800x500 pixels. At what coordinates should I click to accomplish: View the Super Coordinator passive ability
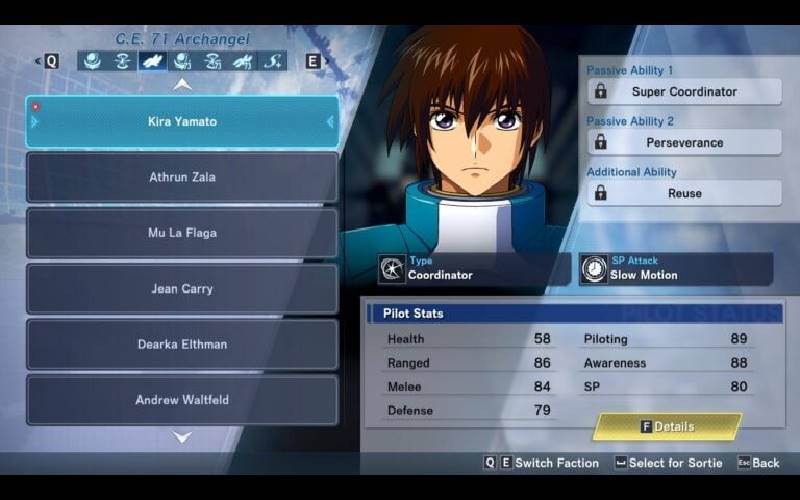[x=684, y=92]
